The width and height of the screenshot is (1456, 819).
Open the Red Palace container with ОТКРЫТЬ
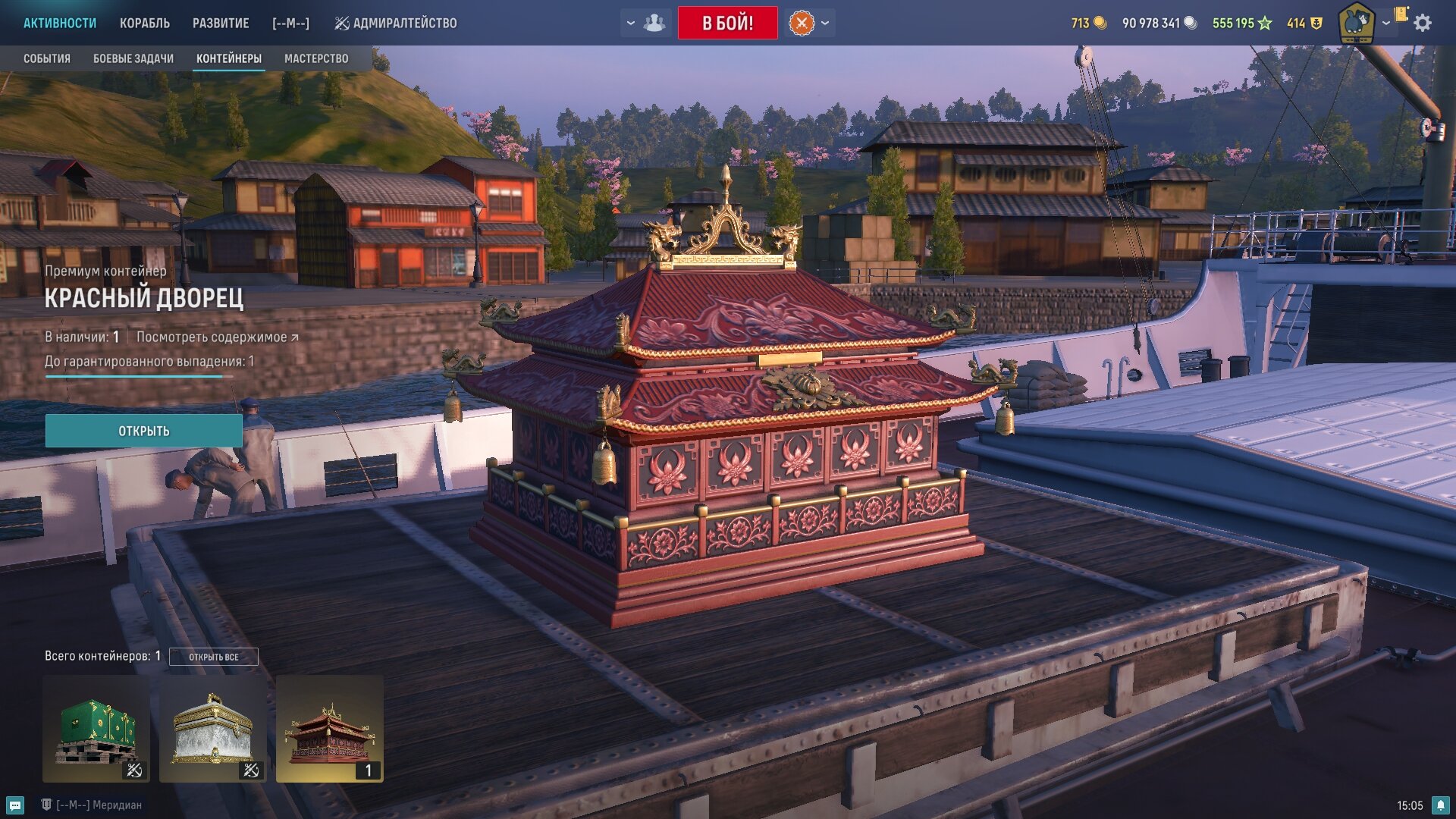(144, 431)
